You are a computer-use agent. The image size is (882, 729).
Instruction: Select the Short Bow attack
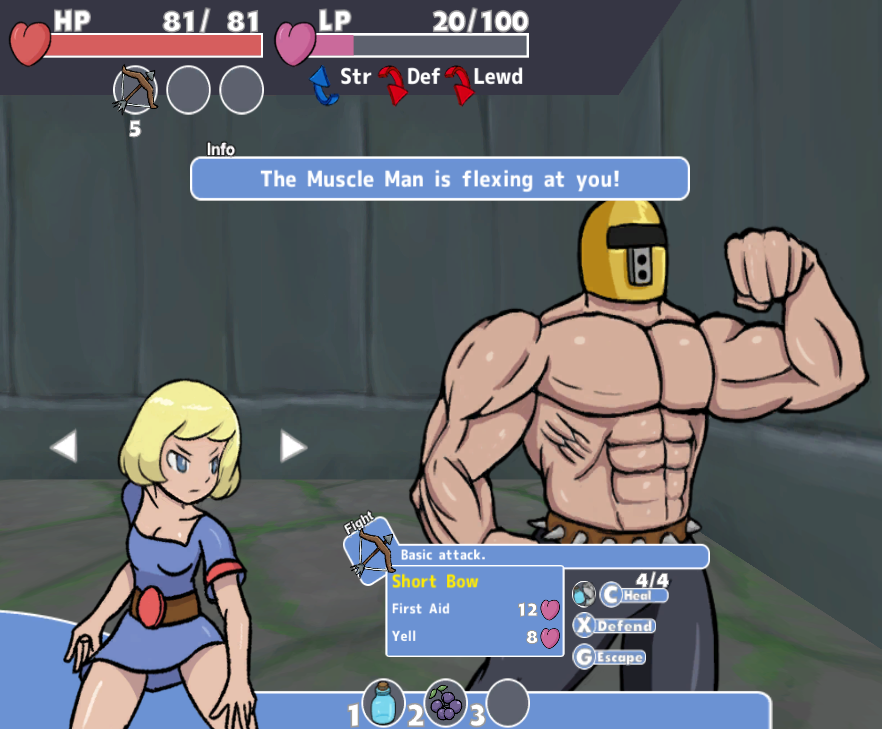tap(436, 581)
